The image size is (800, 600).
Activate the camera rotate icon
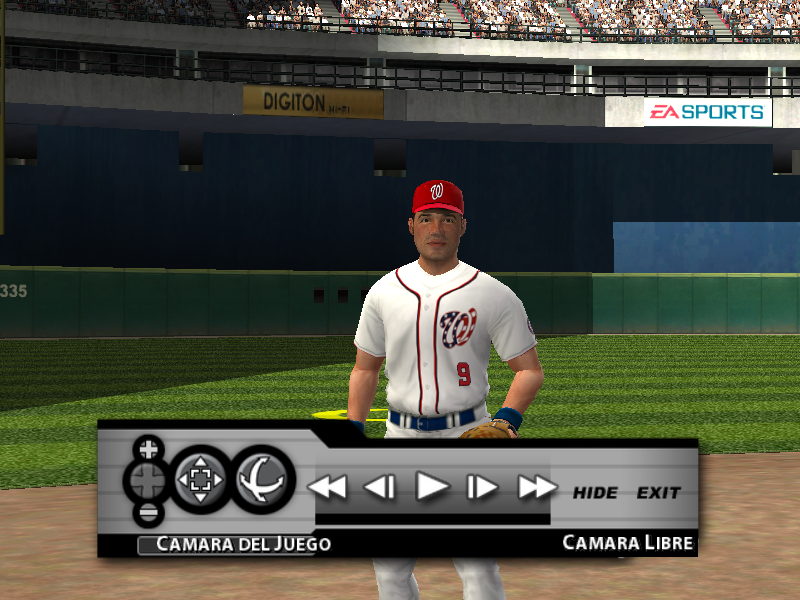pos(264,480)
